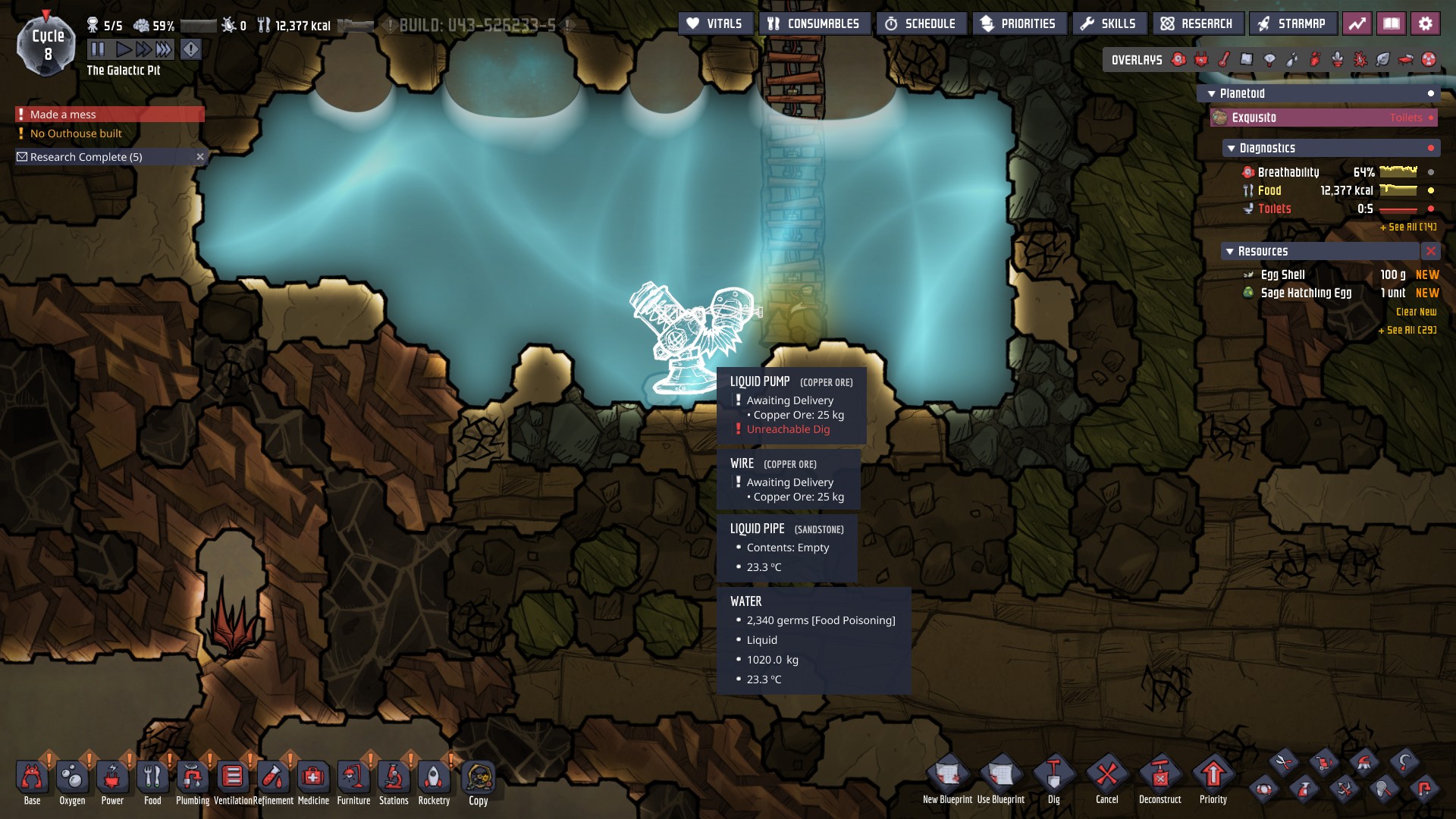Select the Dig tool
Image resolution: width=1456 pixels, height=819 pixels.
(1053, 777)
